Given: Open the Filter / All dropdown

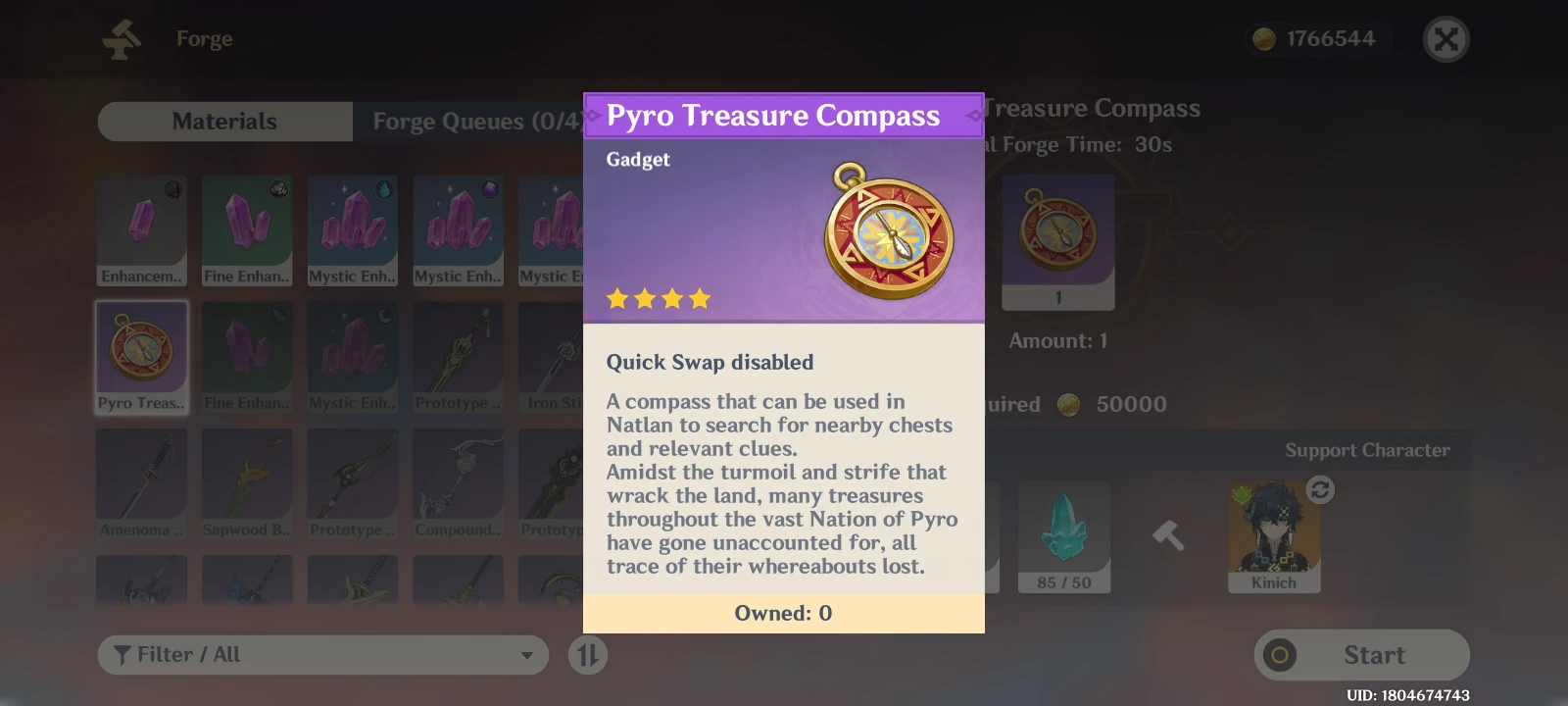Looking at the screenshot, I should 323,654.
